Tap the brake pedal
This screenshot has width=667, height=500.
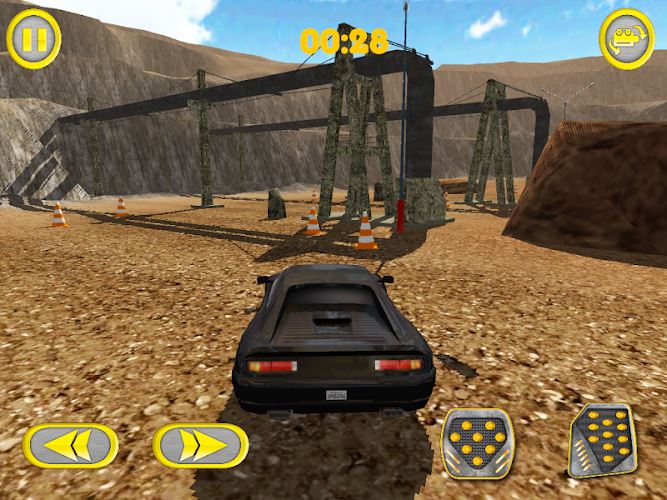tap(477, 441)
